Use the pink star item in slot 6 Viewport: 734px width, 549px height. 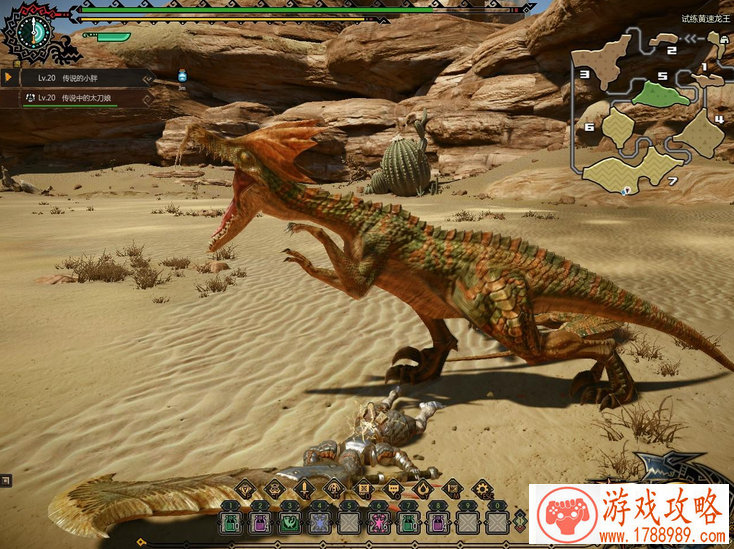pos(379,521)
